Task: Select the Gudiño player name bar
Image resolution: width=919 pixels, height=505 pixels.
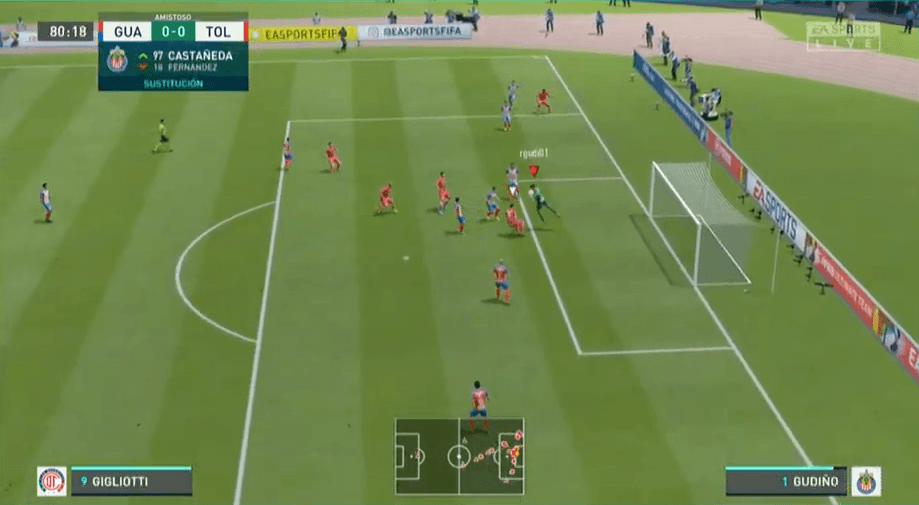Action: (786, 482)
